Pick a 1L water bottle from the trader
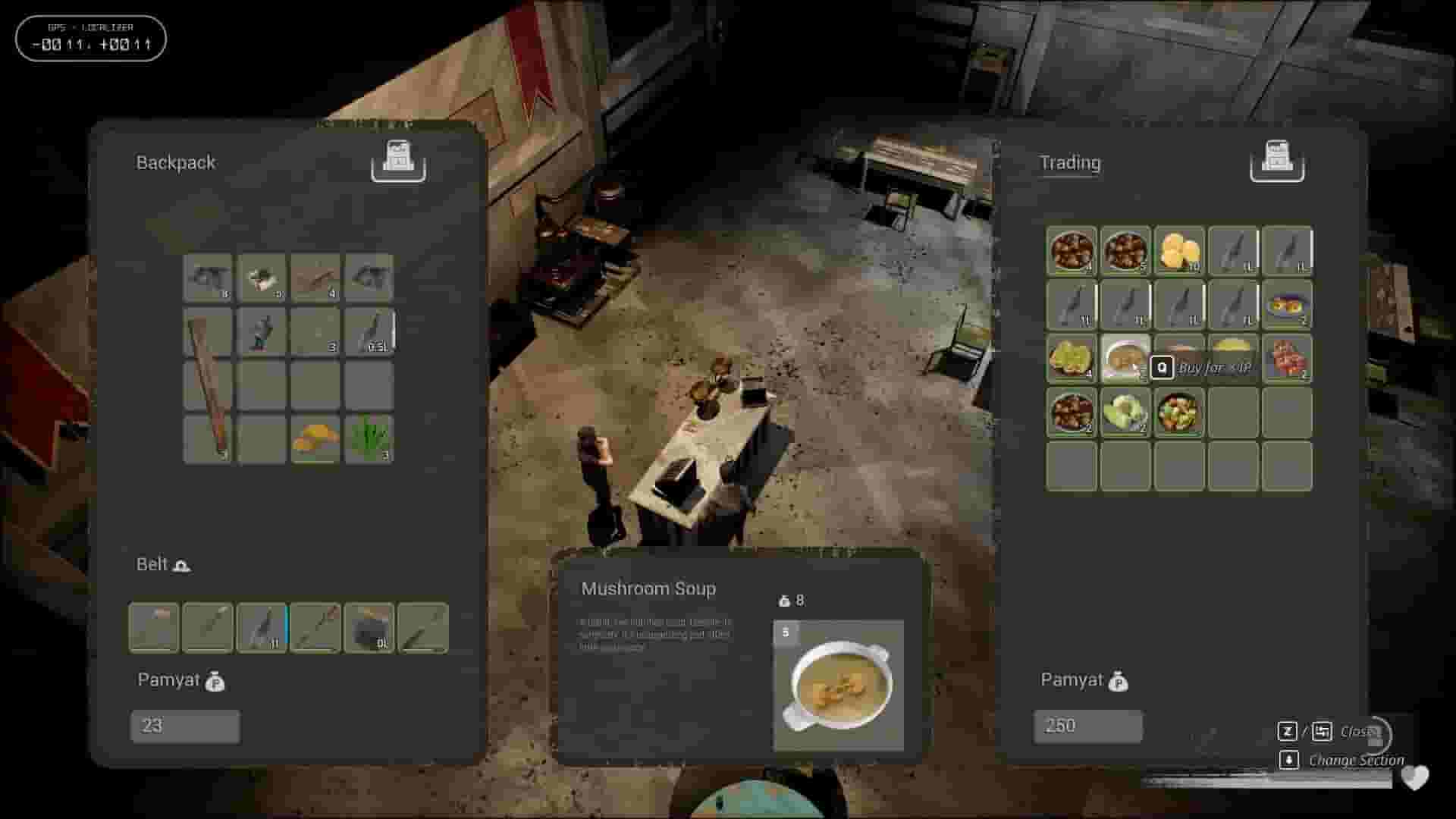Image resolution: width=1456 pixels, height=819 pixels. click(1234, 251)
